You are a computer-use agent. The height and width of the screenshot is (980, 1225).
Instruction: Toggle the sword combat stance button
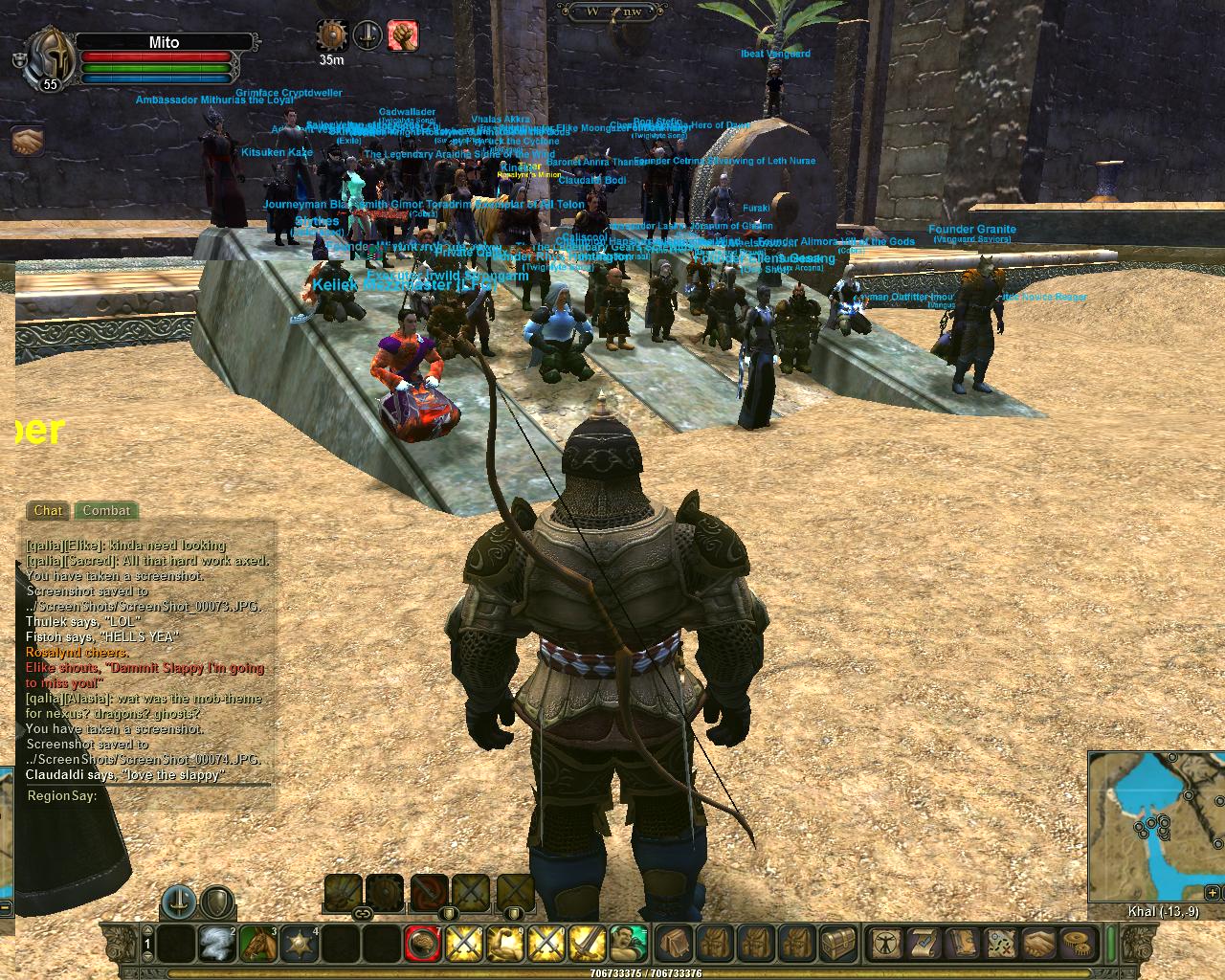[x=178, y=901]
